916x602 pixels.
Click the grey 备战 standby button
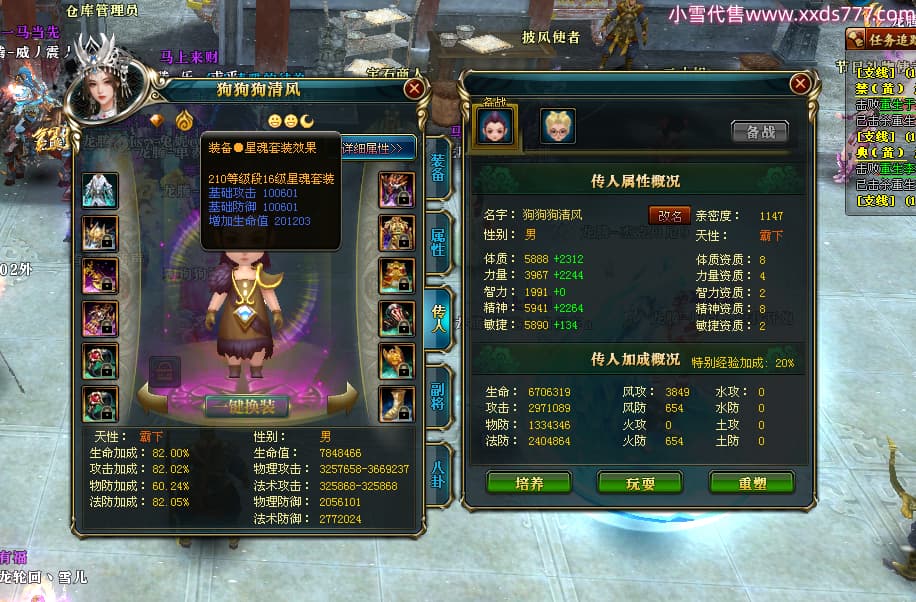pyautogui.click(x=759, y=131)
